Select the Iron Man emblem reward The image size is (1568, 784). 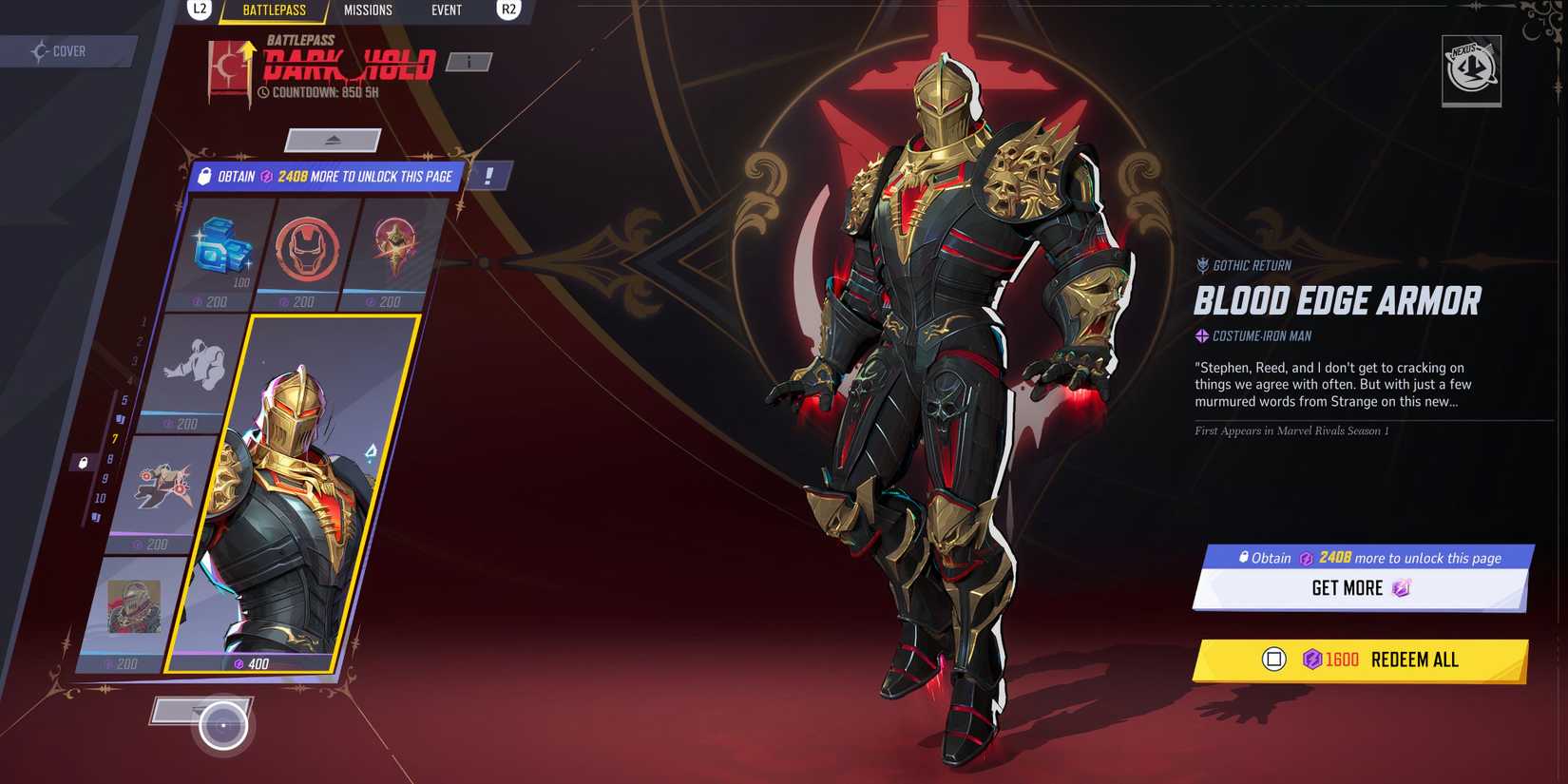(306, 249)
